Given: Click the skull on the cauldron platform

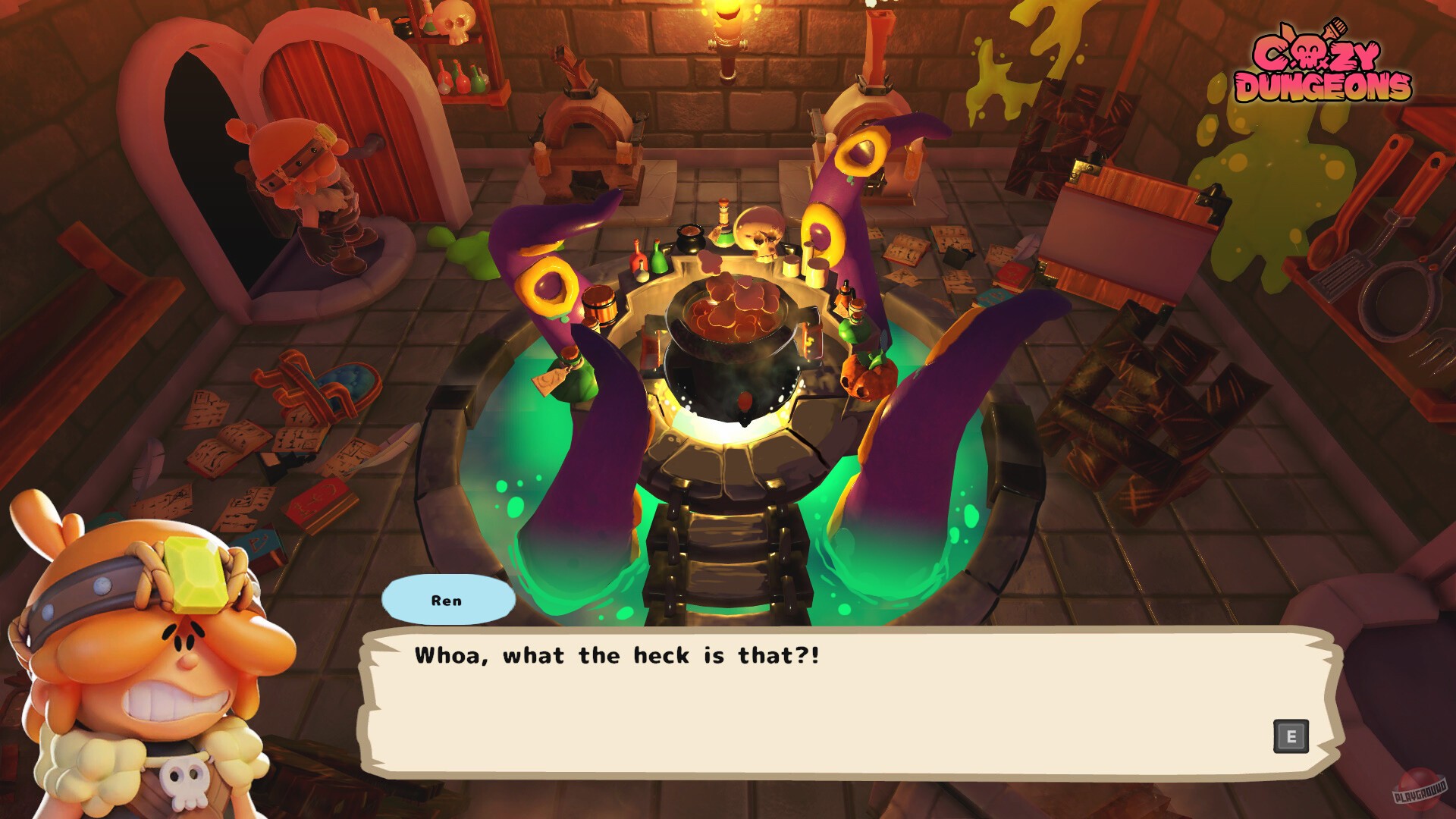Looking at the screenshot, I should point(758,231).
